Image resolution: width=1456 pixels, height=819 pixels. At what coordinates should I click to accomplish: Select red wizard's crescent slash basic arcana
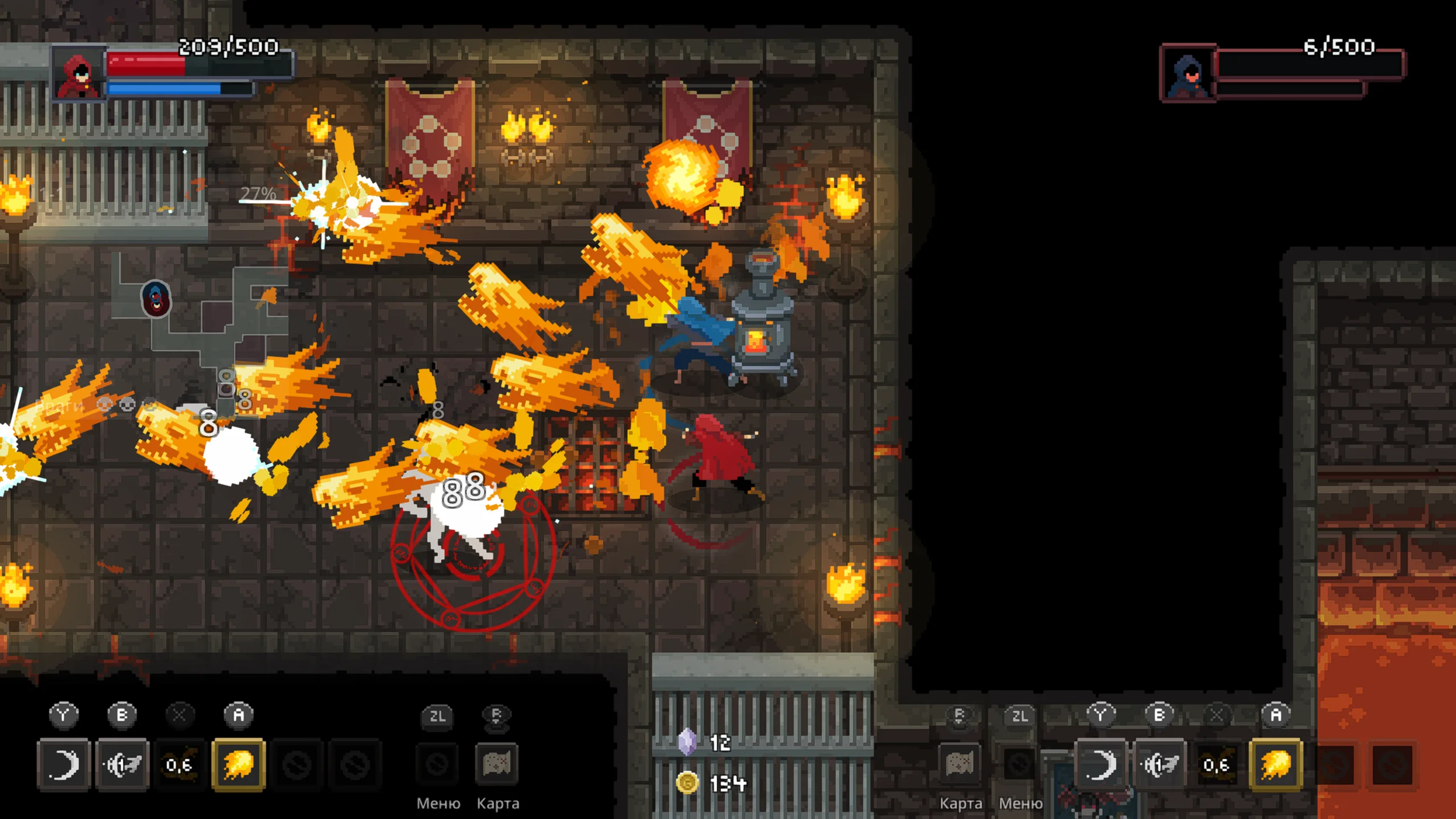point(63,764)
